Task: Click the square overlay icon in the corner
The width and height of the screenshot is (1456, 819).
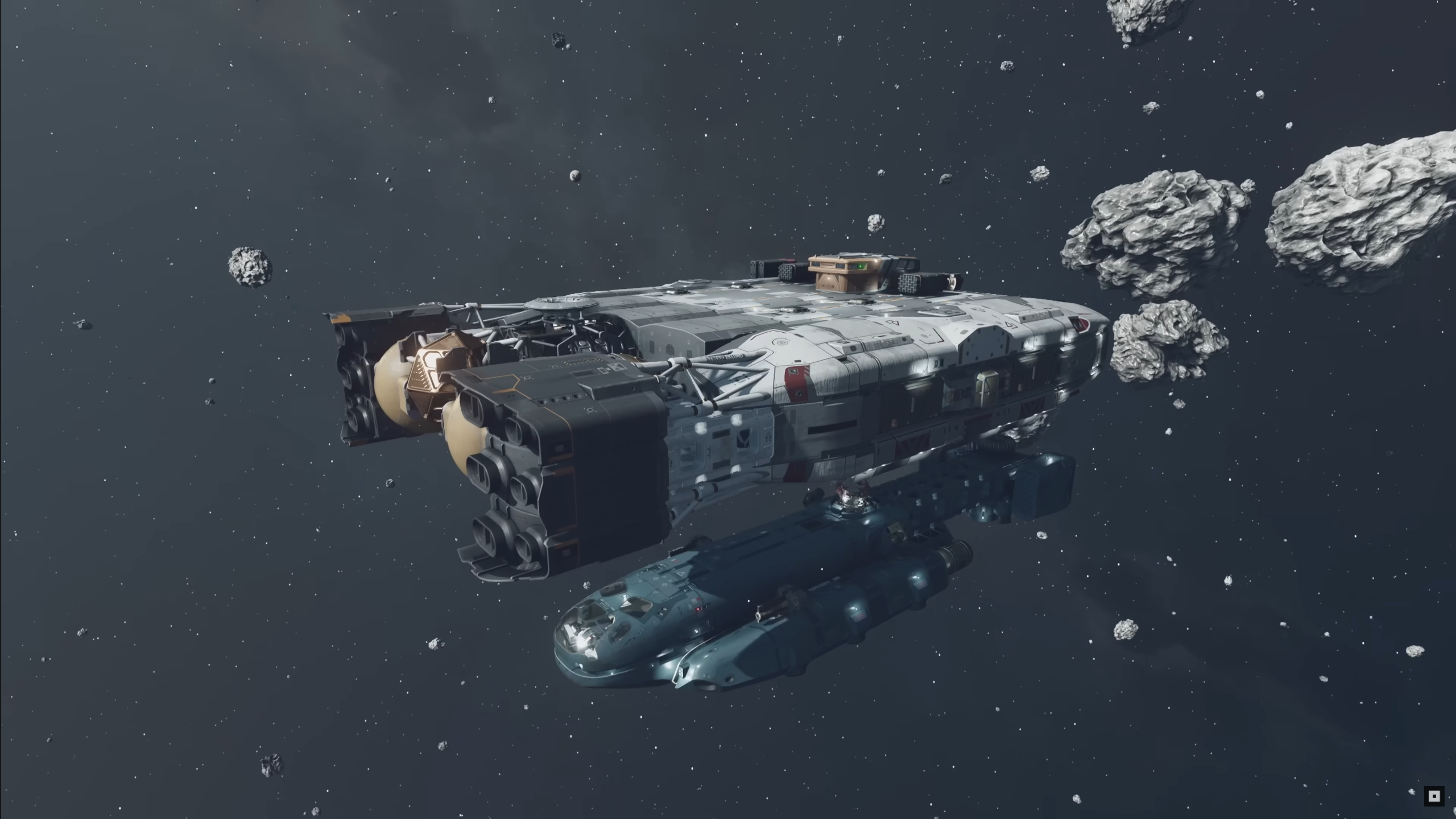Action: (x=1434, y=796)
